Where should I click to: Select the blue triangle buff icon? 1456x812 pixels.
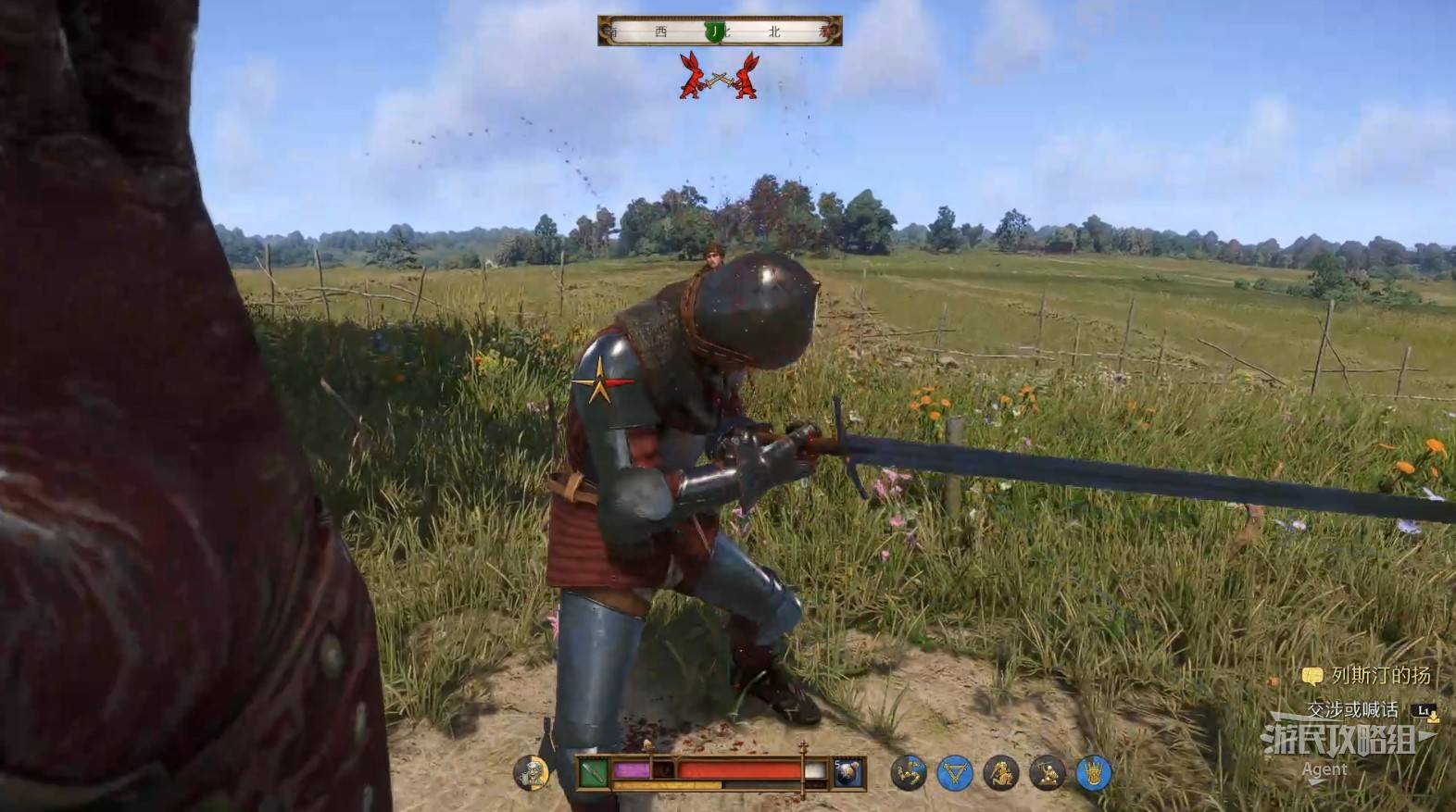point(954,773)
